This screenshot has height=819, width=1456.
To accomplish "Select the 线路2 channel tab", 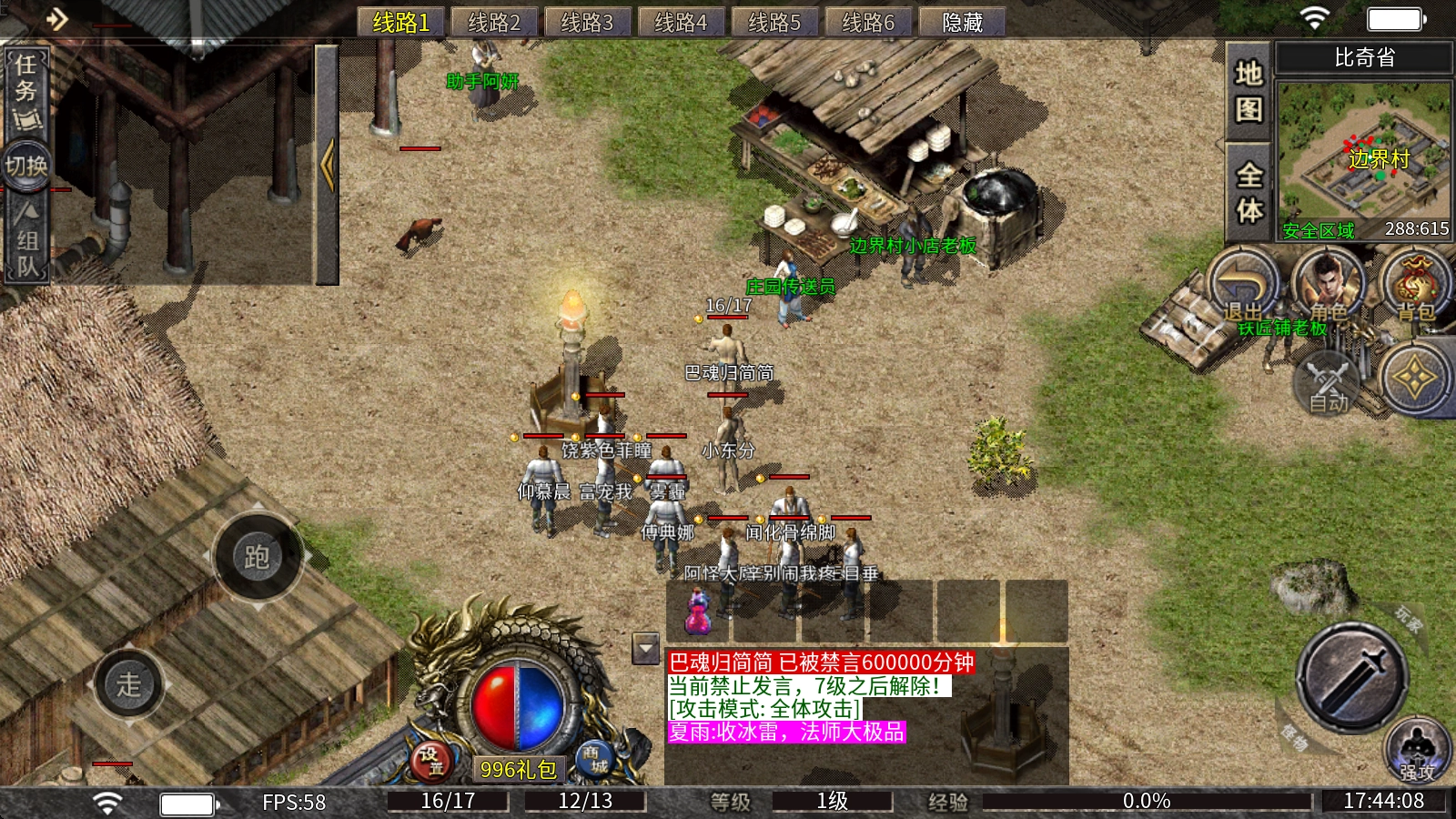I will 494,22.
